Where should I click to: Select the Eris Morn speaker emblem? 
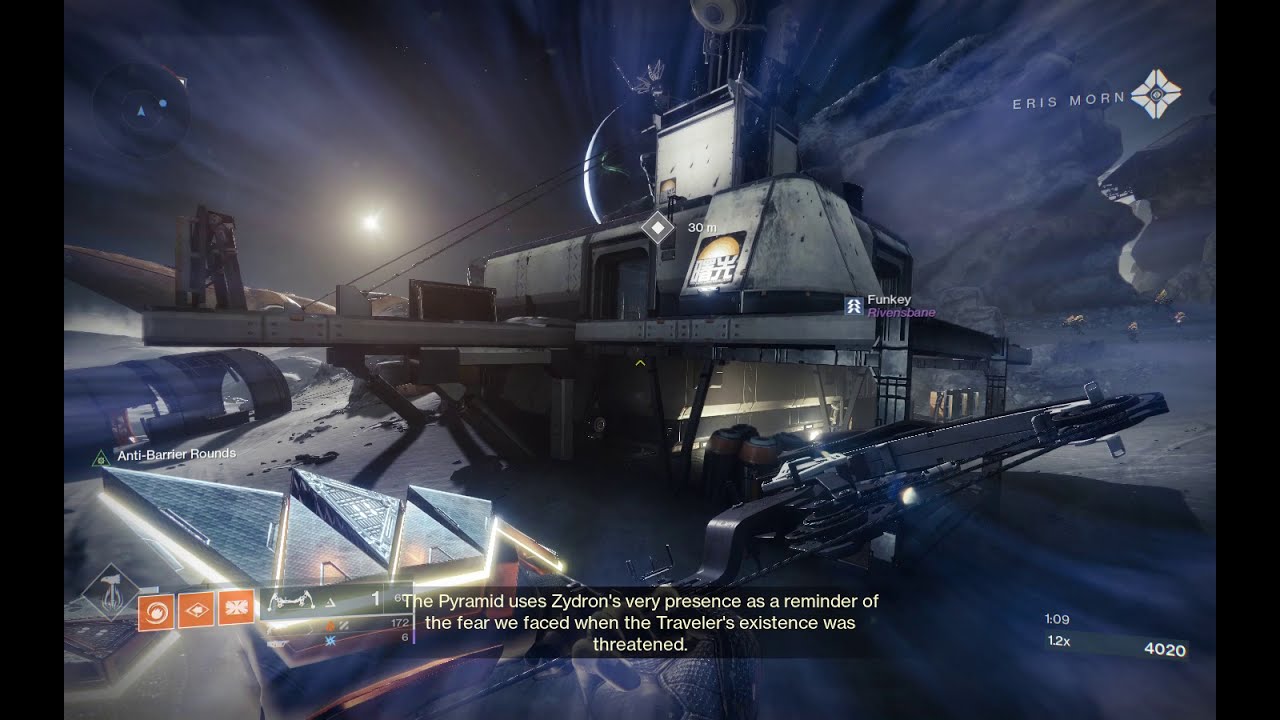[1156, 94]
